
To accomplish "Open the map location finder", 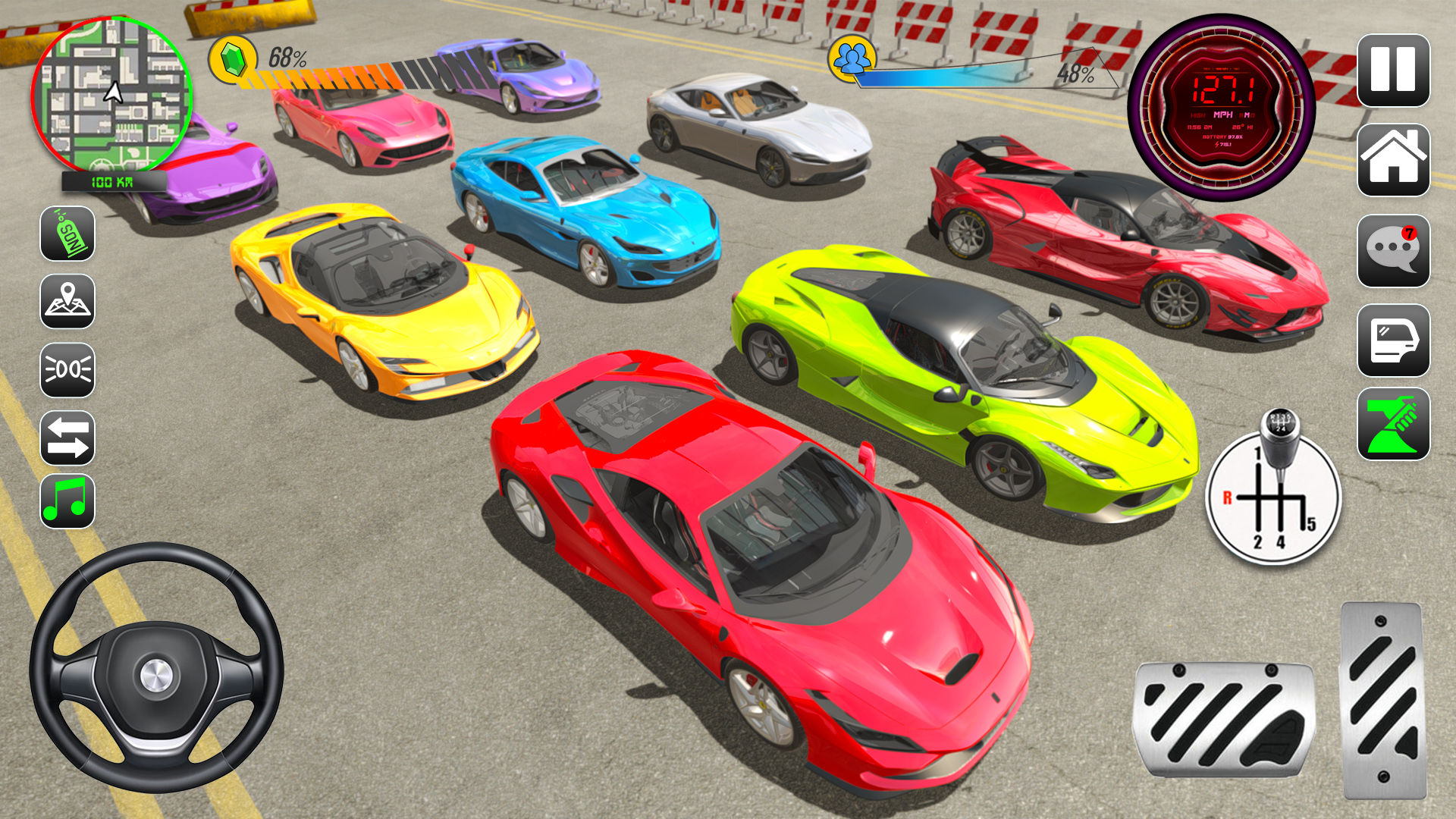I will (x=67, y=300).
